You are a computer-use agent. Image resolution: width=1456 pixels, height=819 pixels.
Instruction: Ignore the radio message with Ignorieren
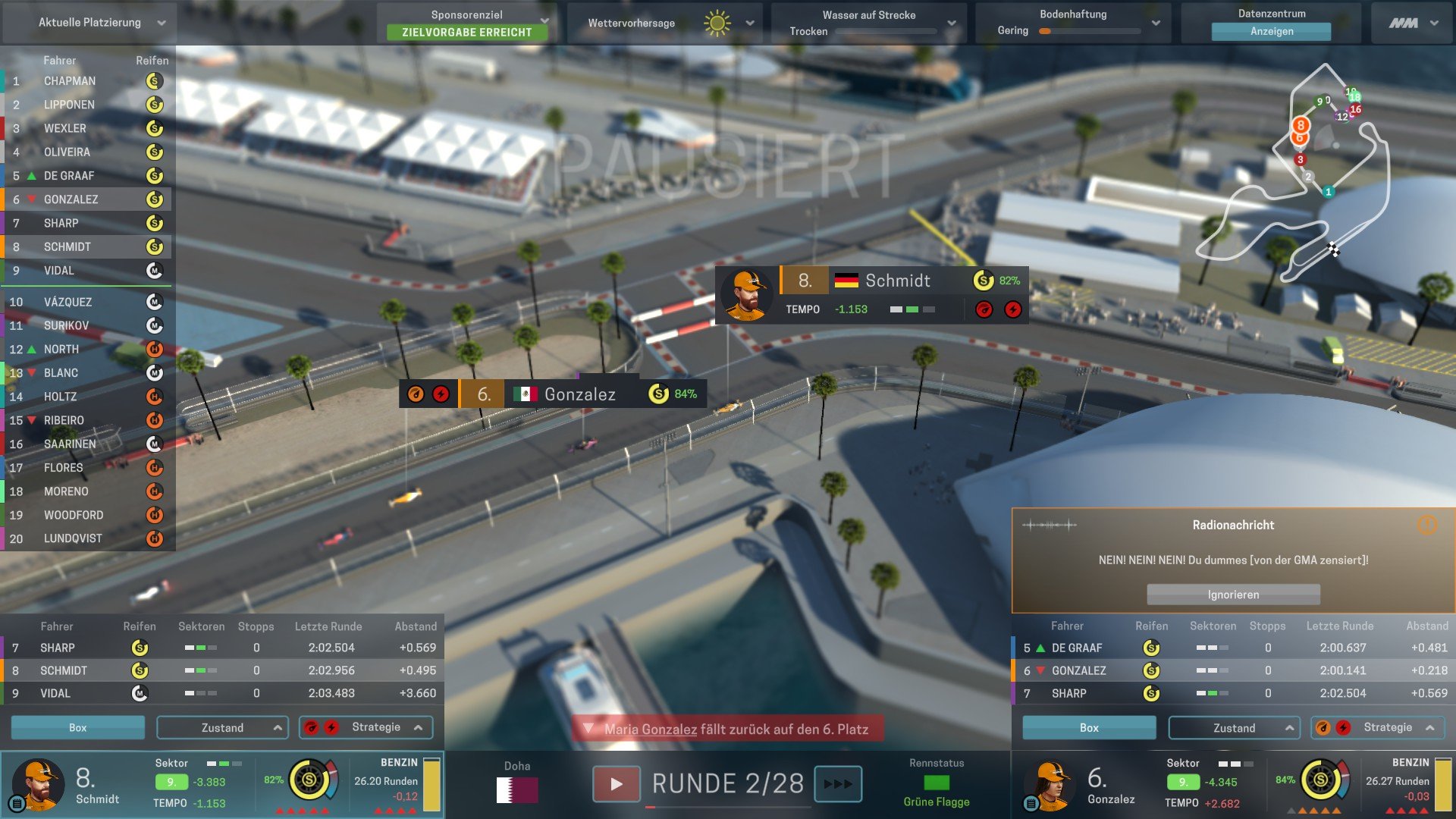point(1233,595)
